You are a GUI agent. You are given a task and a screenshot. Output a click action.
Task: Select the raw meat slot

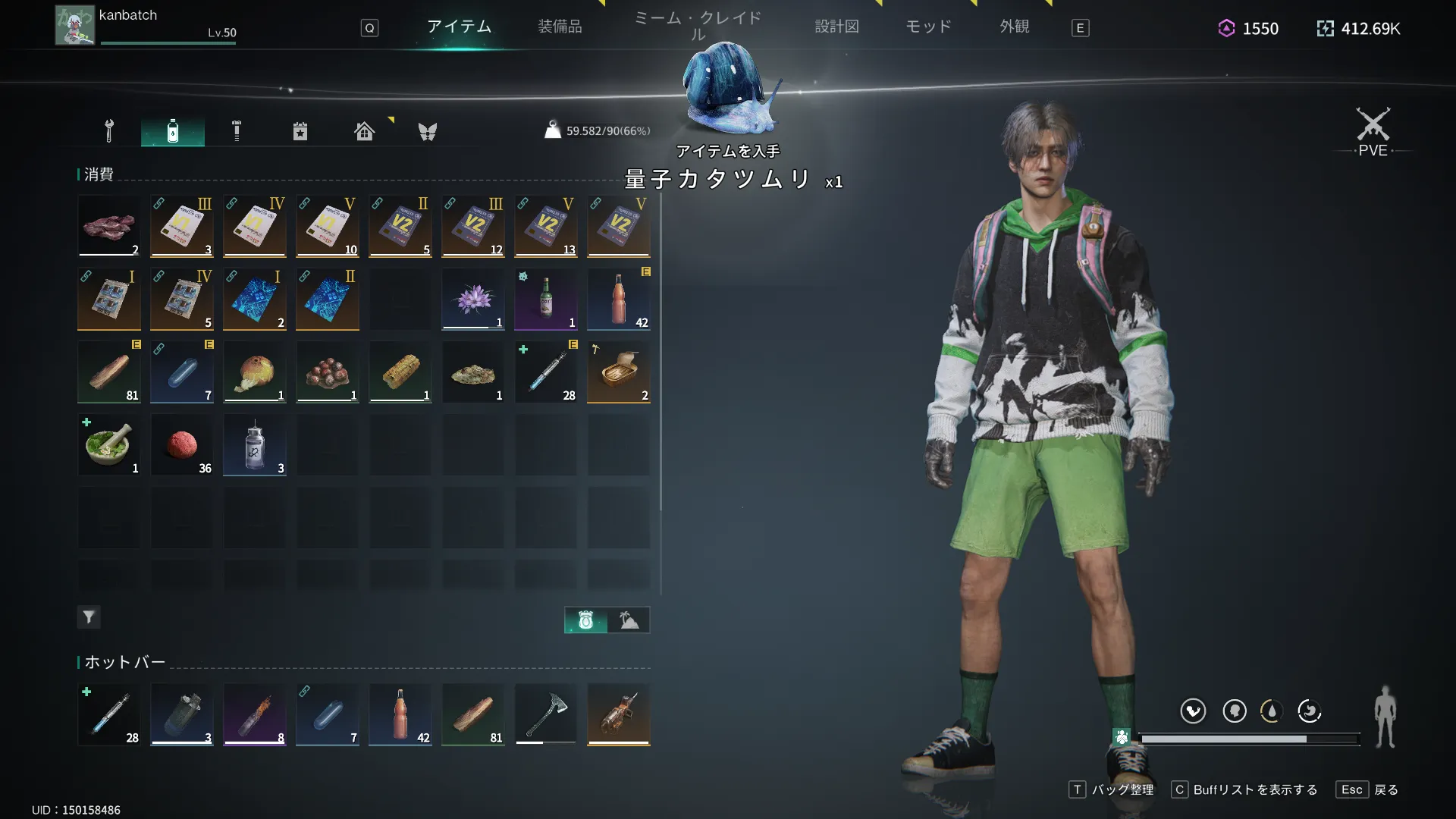(109, 226)
